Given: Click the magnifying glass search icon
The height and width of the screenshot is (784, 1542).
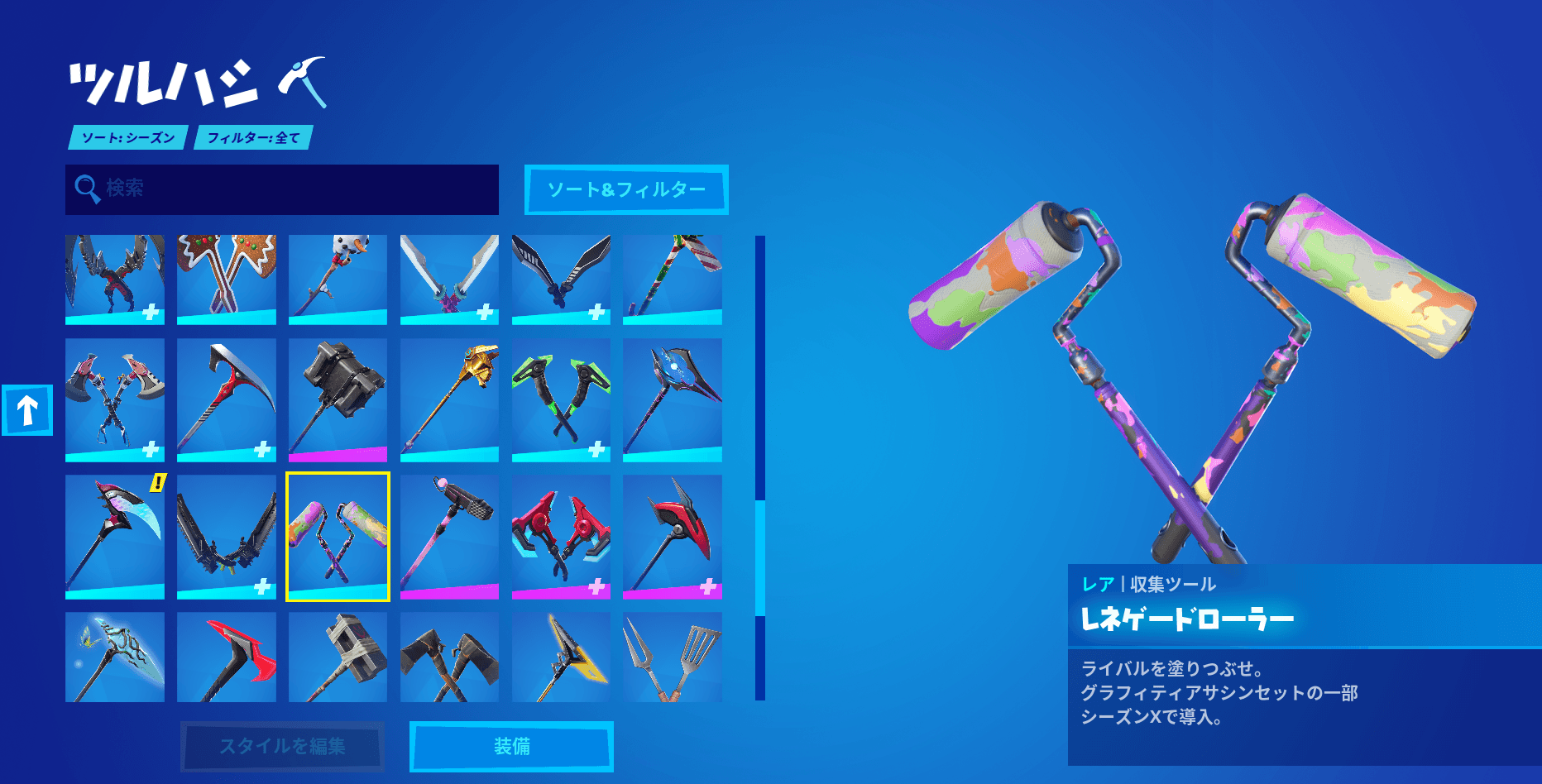Looking at the screenshot, I should click(x=85, y=189).
